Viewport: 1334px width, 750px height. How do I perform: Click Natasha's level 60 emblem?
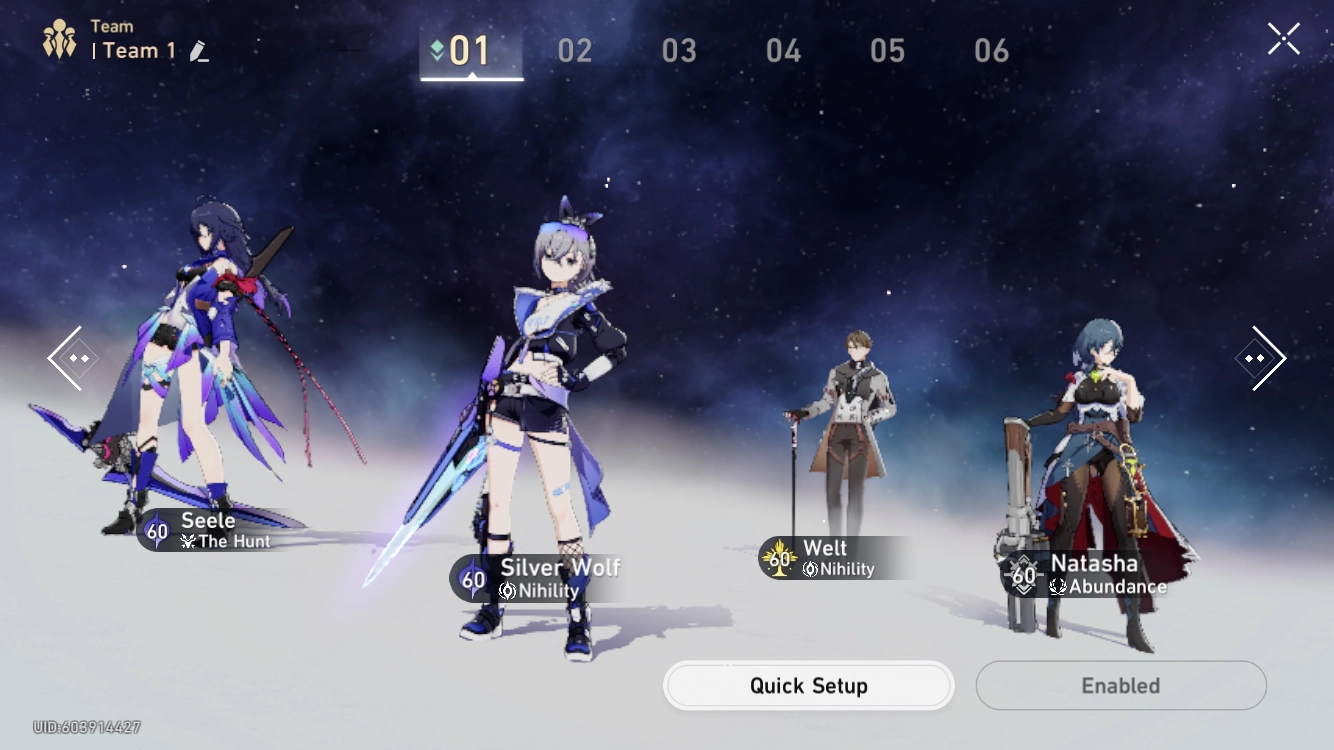(x=1023, y=576)
